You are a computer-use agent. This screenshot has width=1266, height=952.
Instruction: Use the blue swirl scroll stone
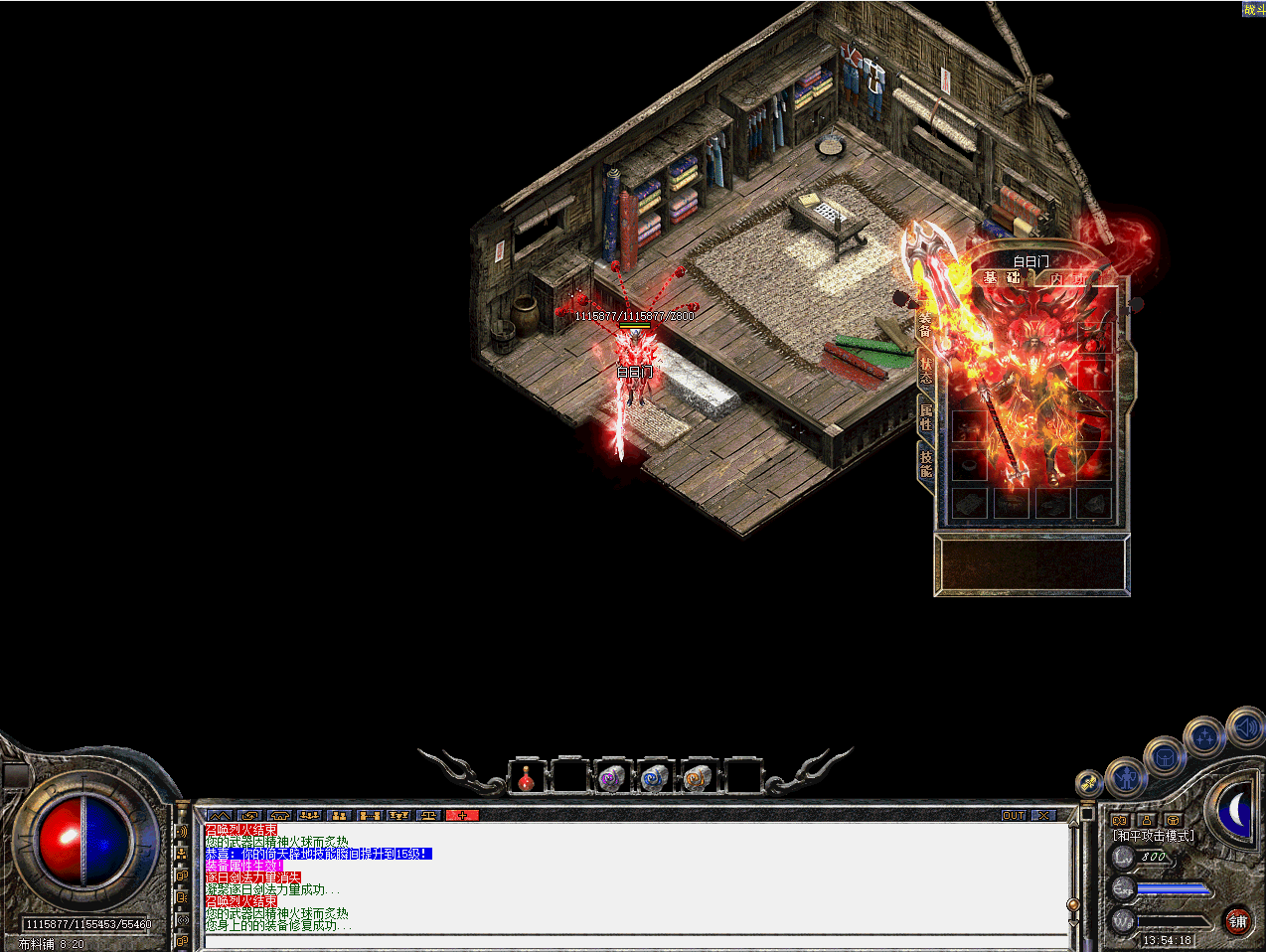tap(653, 778)
